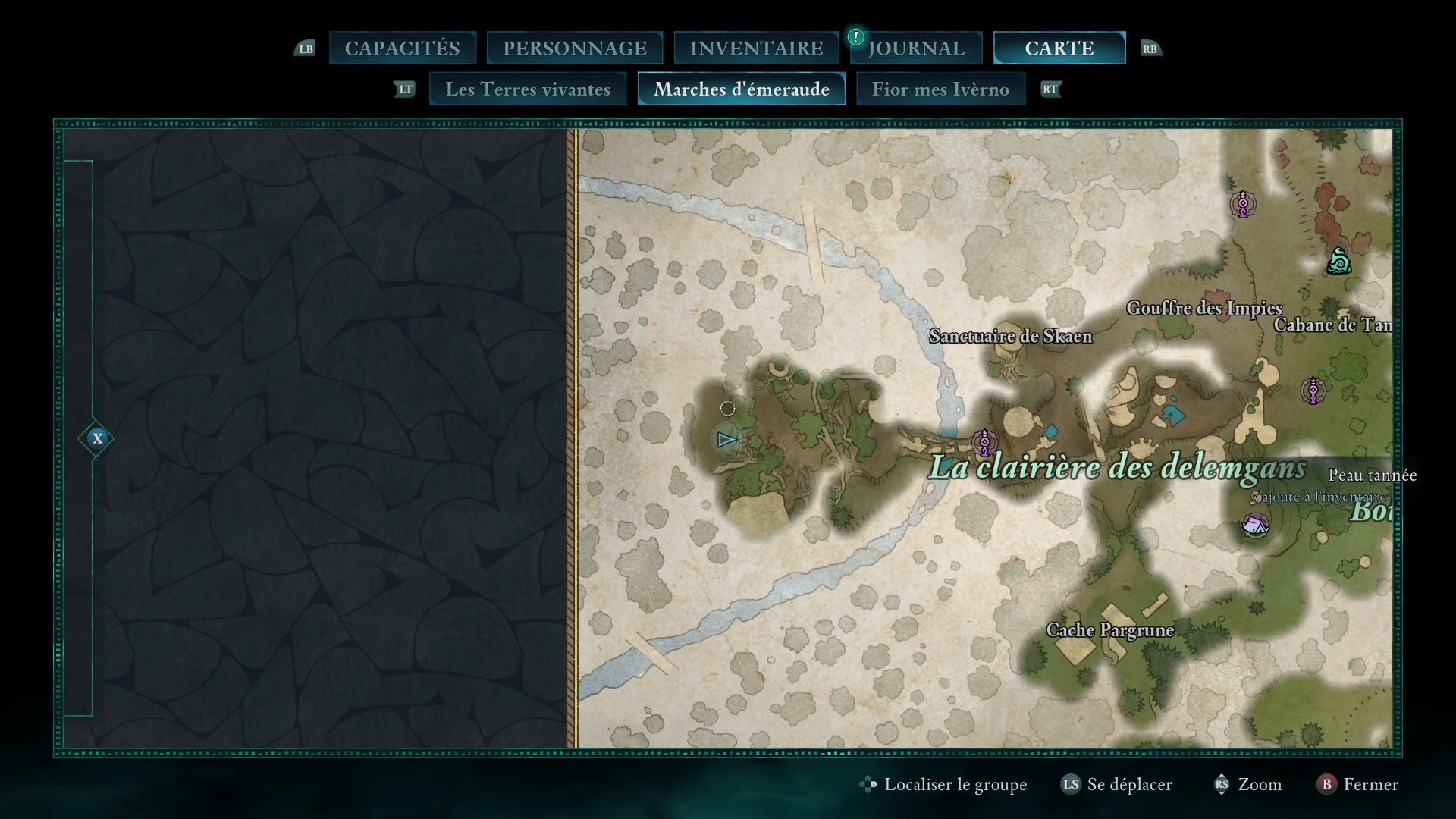Viewport: 1456px width, 819px height.
Task: Select the purple beacon left of the clairière label
Action: coord(984,441)
